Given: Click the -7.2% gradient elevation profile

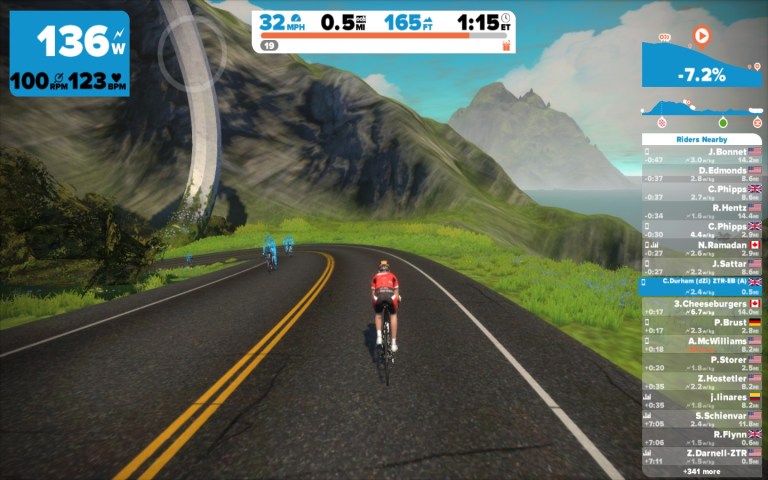Looking at the screenshot, I should [x=702, y=62].
